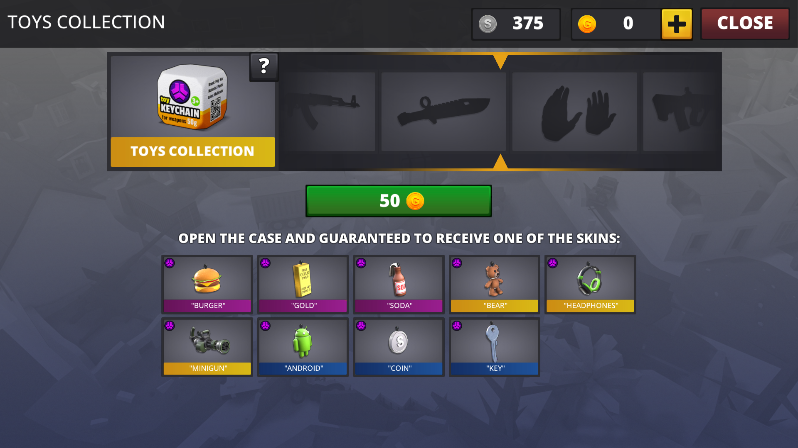Image resolution: width=798 pixels, height=448 pixels.
Task: Choose the Key keychain skin
Action: point(494,346)
